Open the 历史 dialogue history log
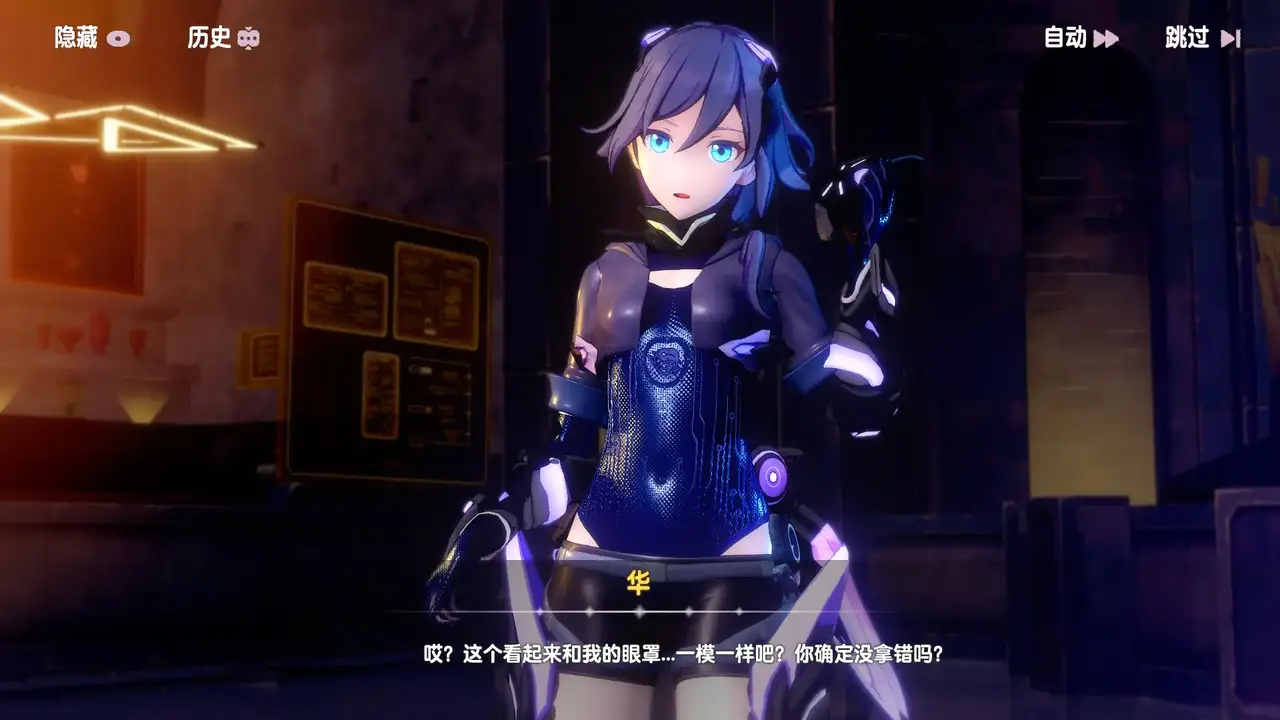Viewport: 1280px width, 720px height. click(x=223, y=38)
